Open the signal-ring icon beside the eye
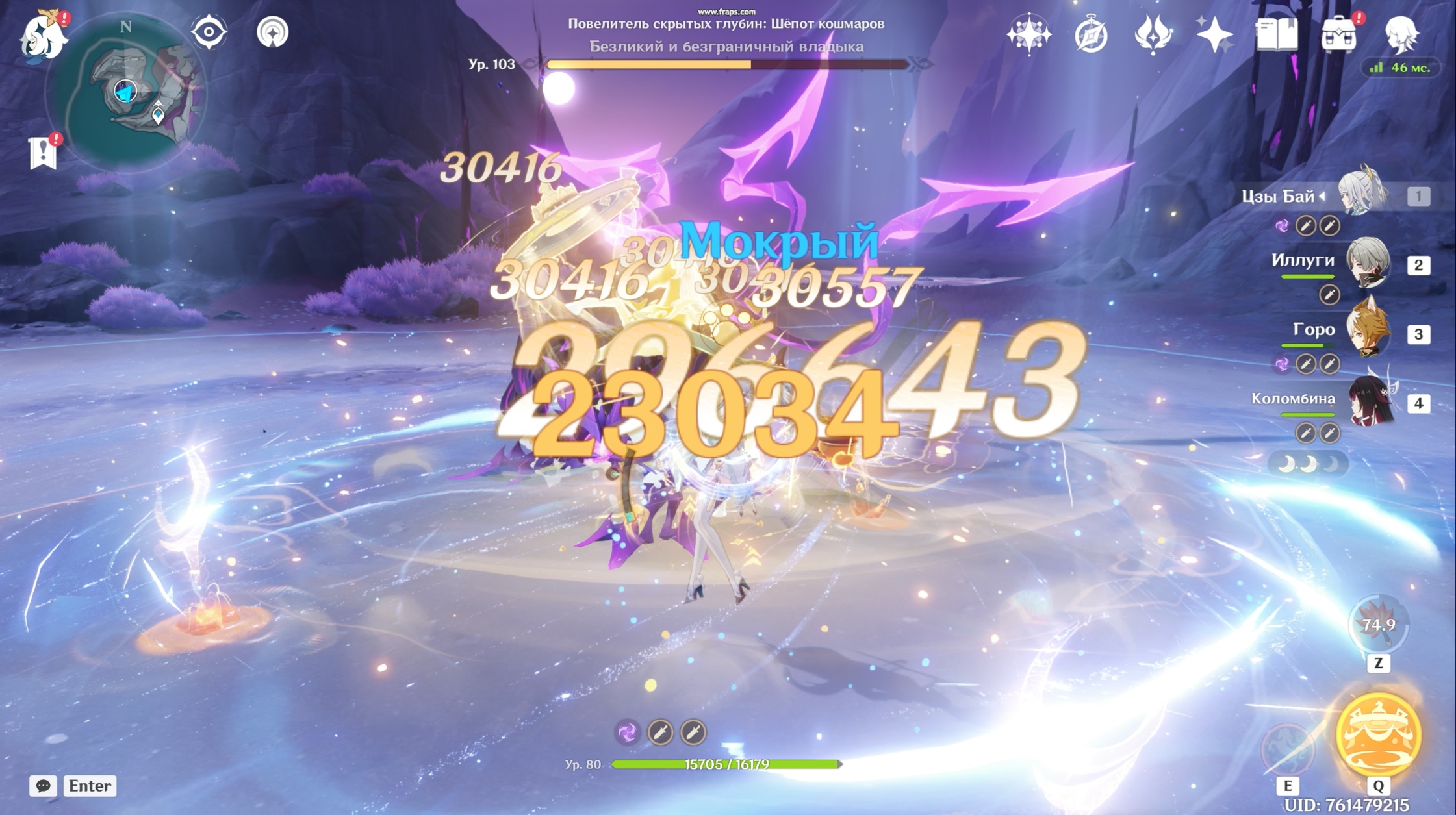Viewport: 1456px width, 815px height. coord(272,32)
